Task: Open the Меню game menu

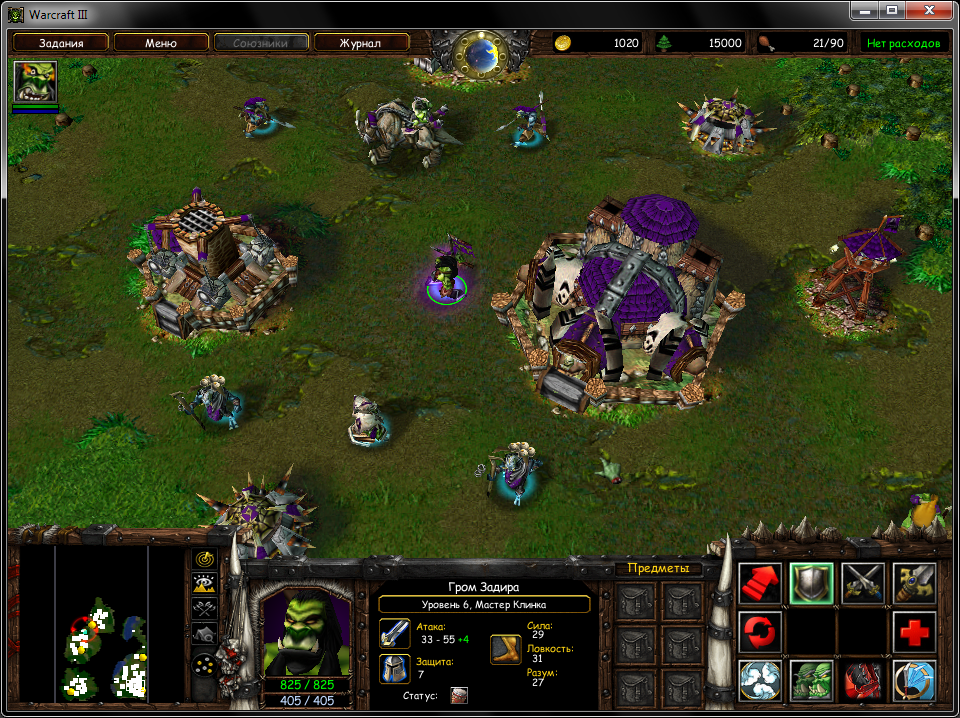Action: pos(161,43)
